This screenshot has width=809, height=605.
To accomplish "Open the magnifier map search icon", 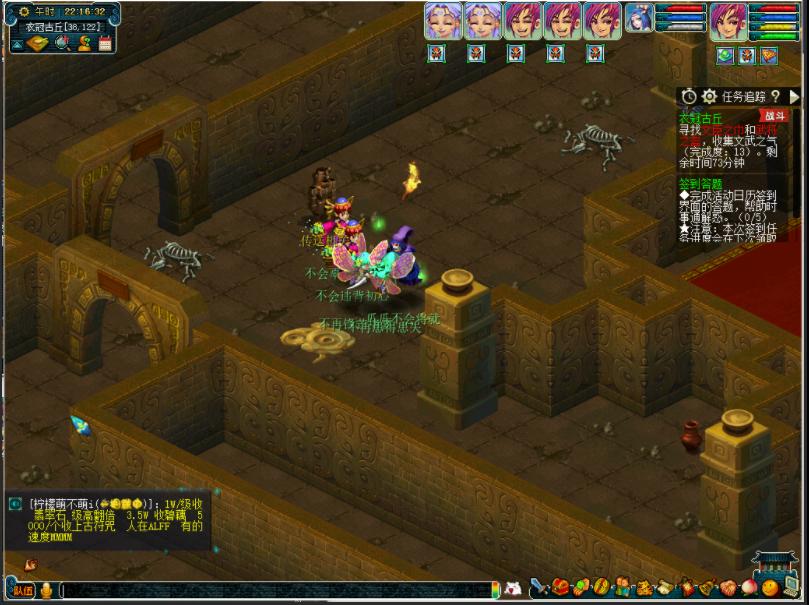I will (62, 43).
